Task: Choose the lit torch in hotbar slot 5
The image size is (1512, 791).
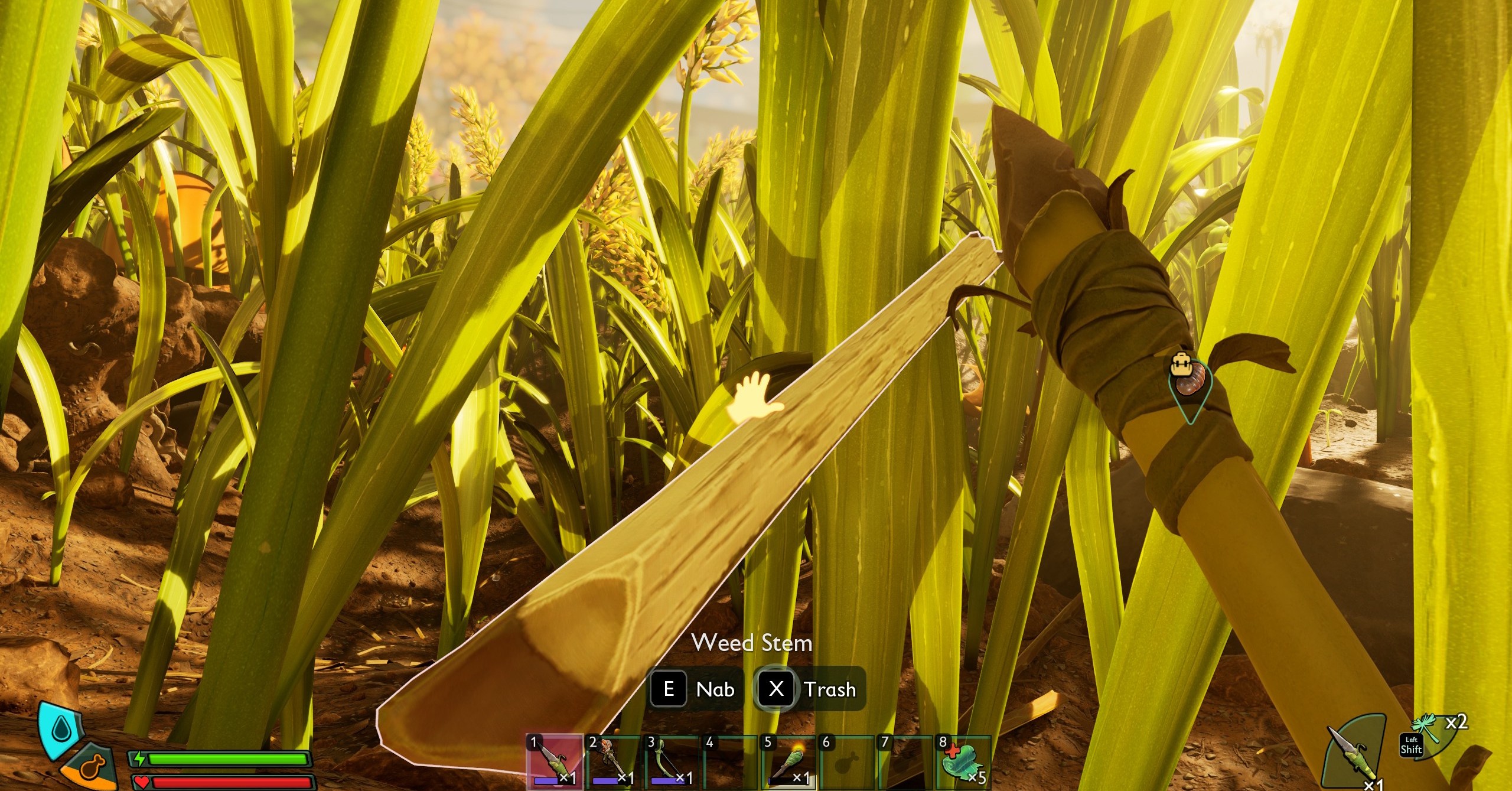Action: click(x=788, y=763)
